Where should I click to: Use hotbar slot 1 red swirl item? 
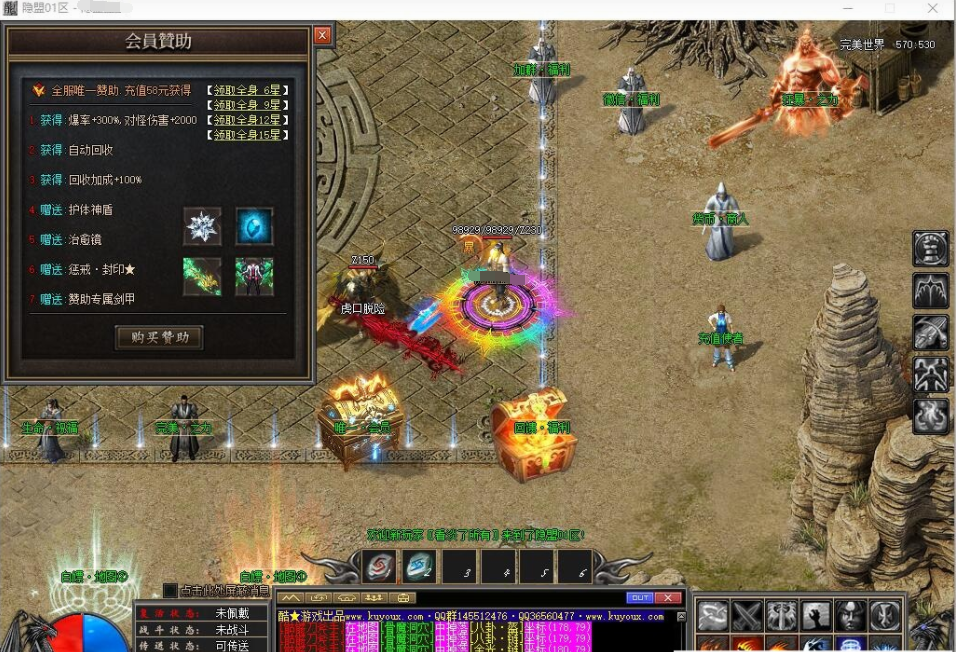(379, 567)
